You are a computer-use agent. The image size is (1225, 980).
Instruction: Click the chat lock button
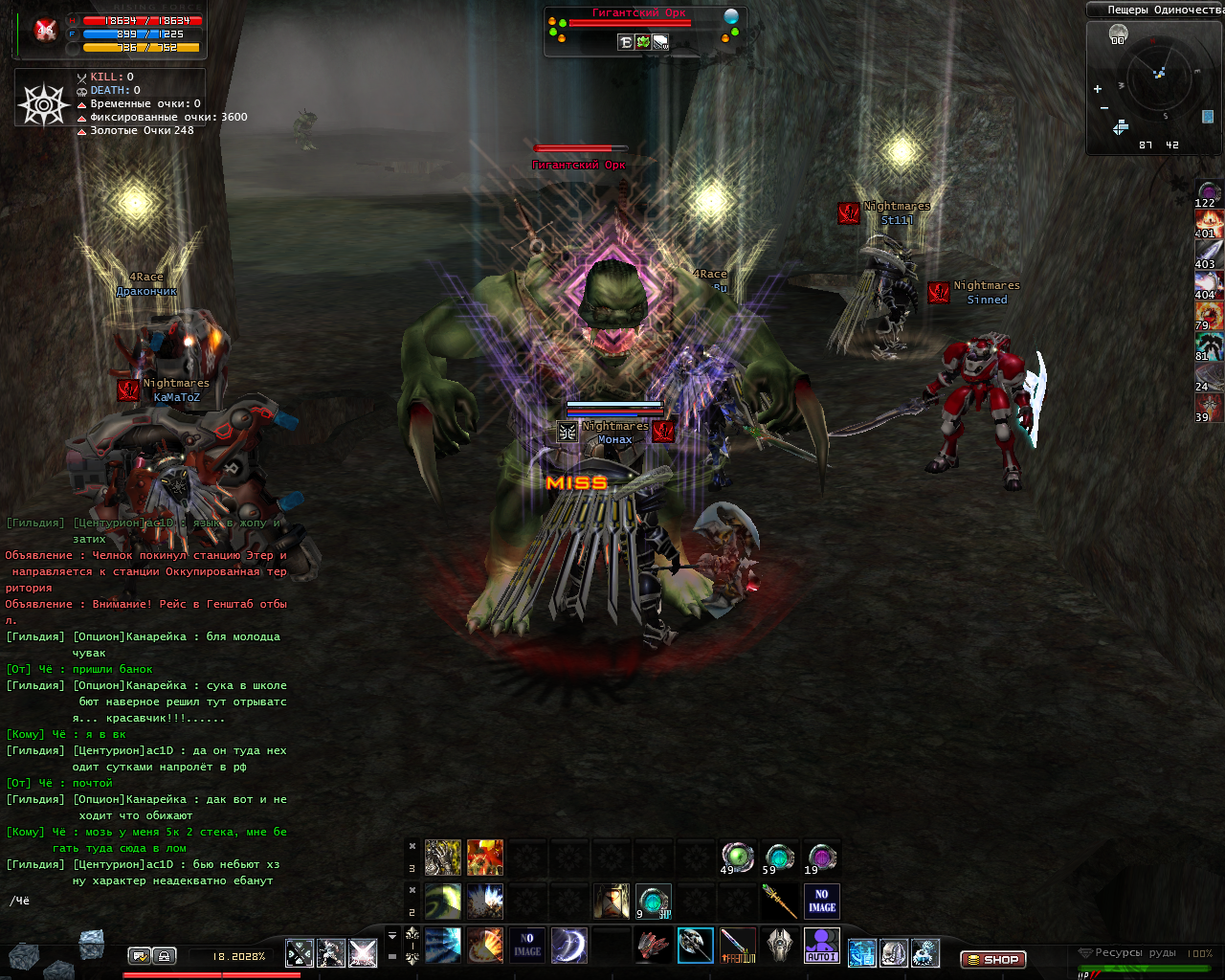(x=164, y=955)
